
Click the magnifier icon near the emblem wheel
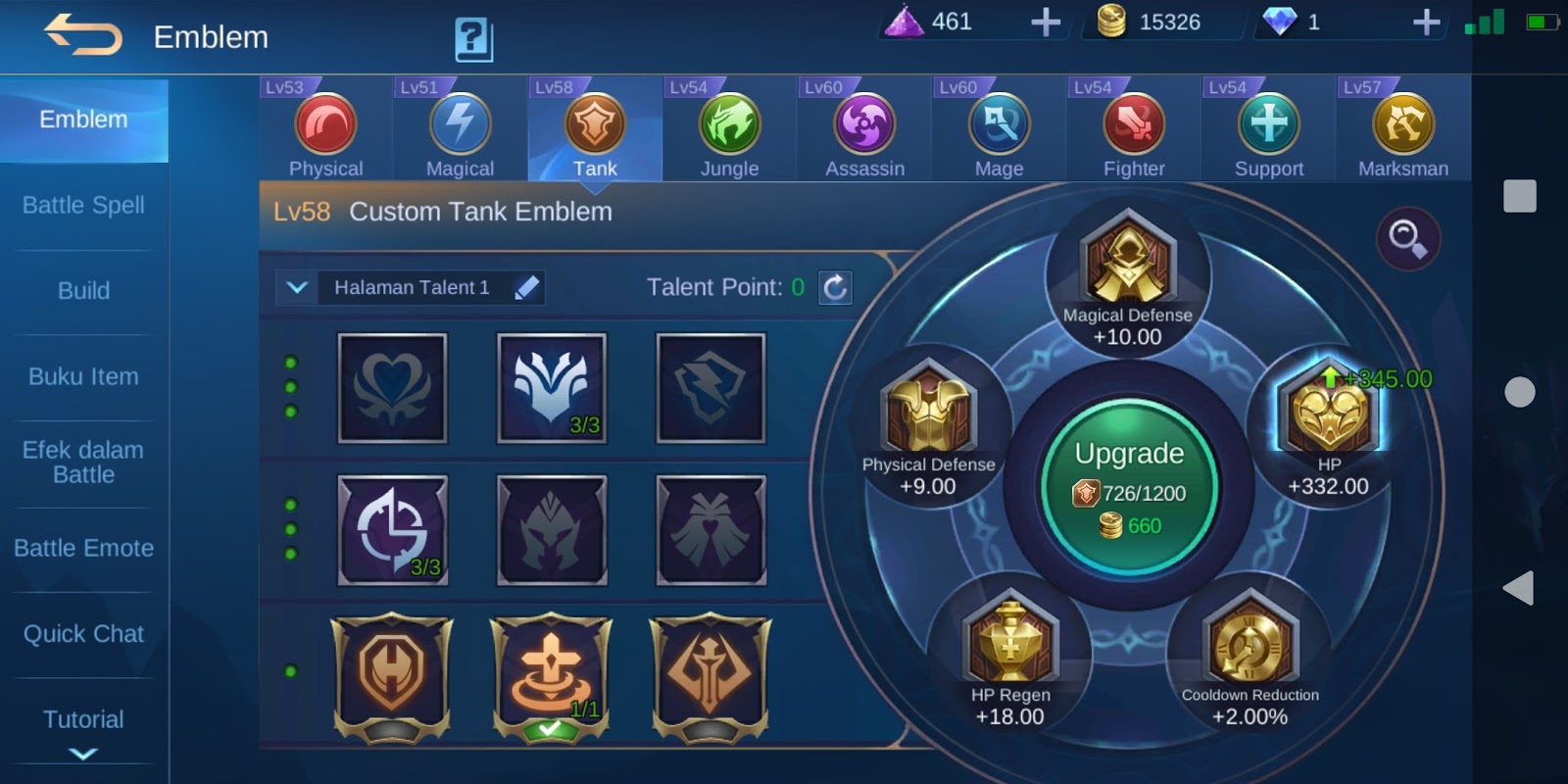point(1406,240)
